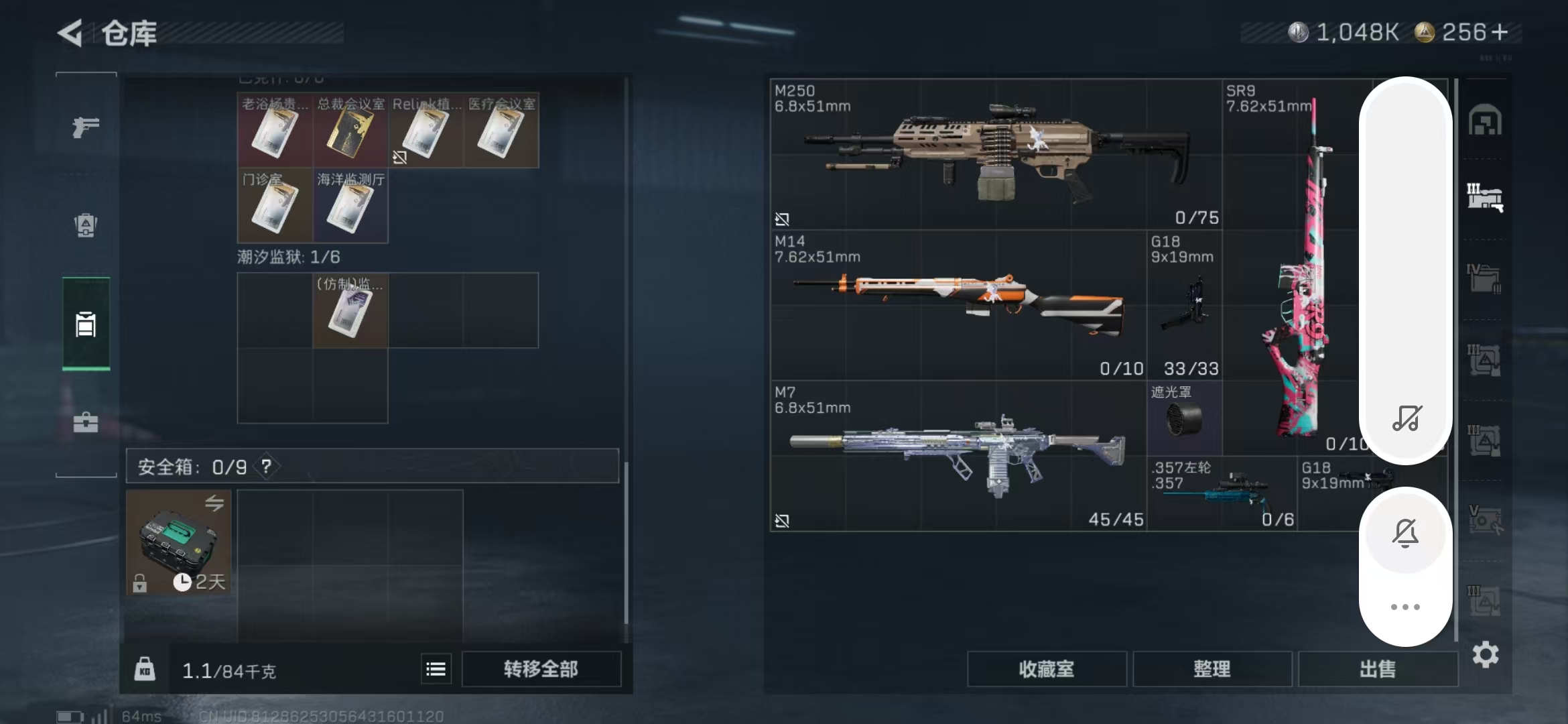
Task: Toggle the list view button
Action: (436, 669)
